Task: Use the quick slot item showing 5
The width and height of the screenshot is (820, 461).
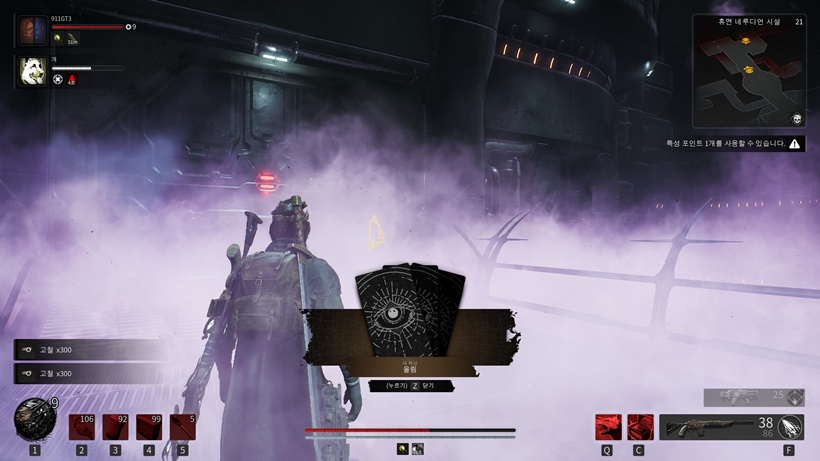Action: pyautogui.click(x=182, y=427)
